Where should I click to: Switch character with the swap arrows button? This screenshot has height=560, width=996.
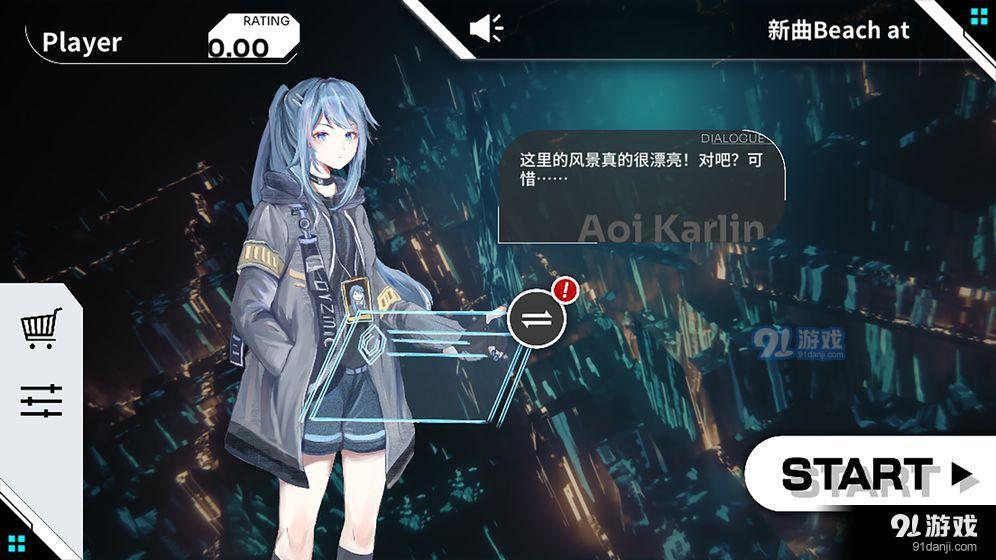click(537, 319)
